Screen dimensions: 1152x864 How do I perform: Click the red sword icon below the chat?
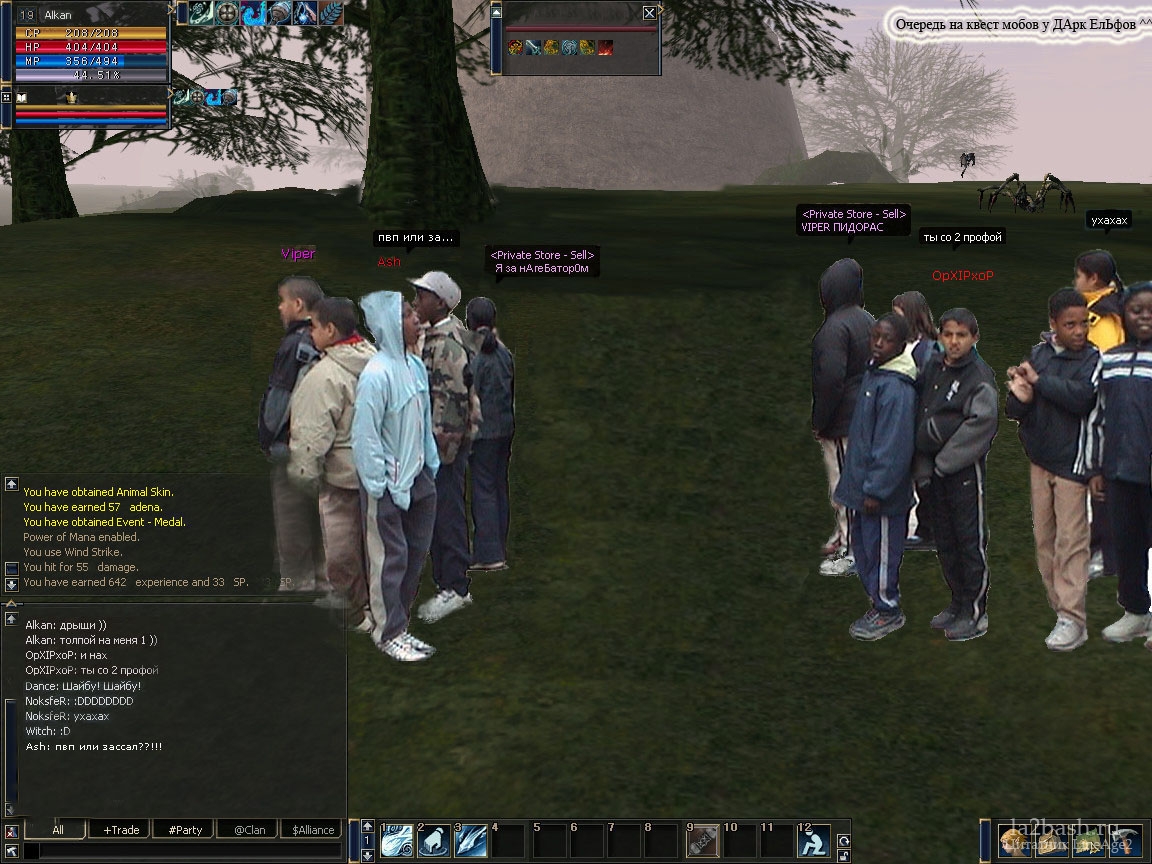point(10,831)
